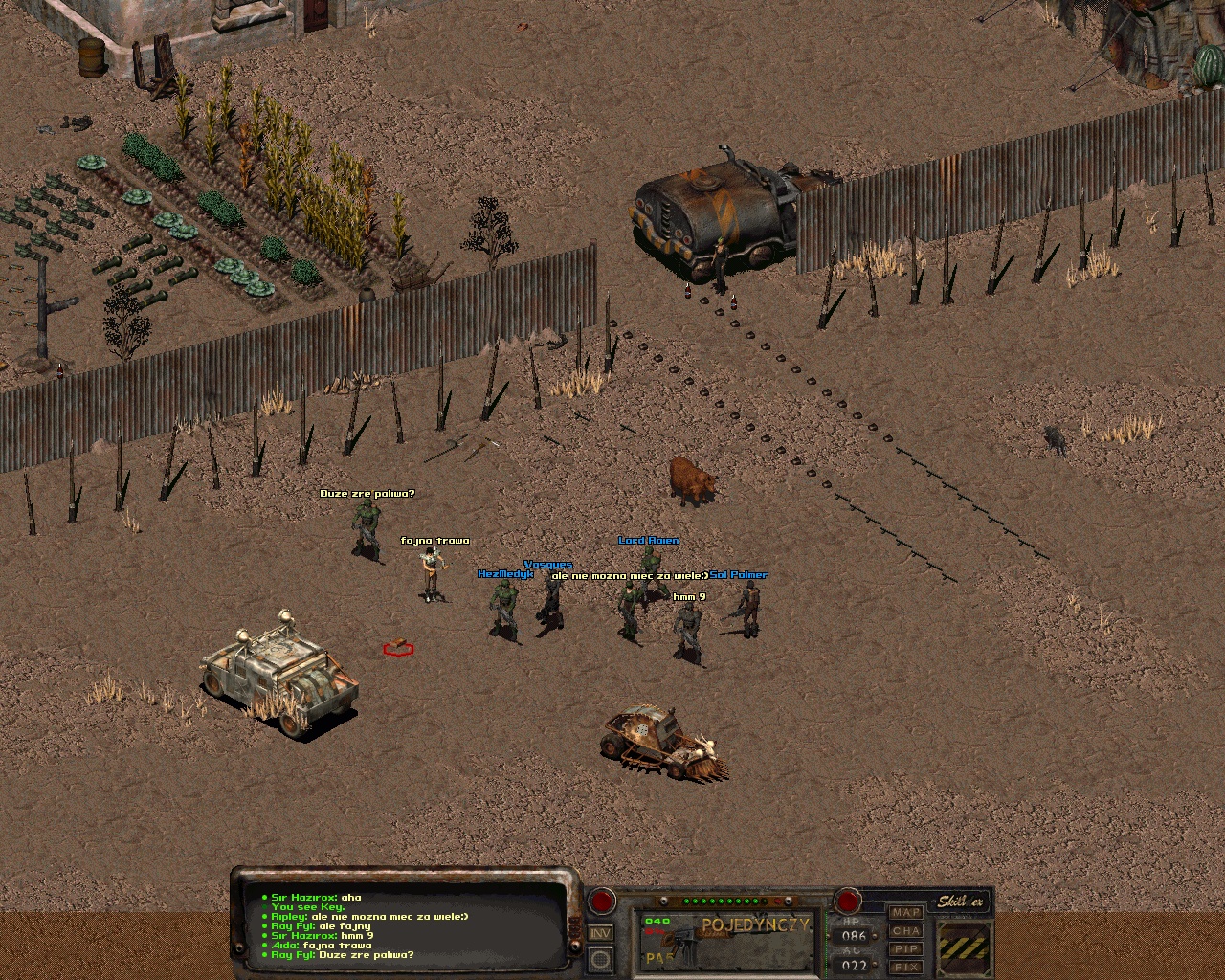Open the inventory with the INV button
The width and height of the screenshot is (1225, 980).
click(601, 933)
